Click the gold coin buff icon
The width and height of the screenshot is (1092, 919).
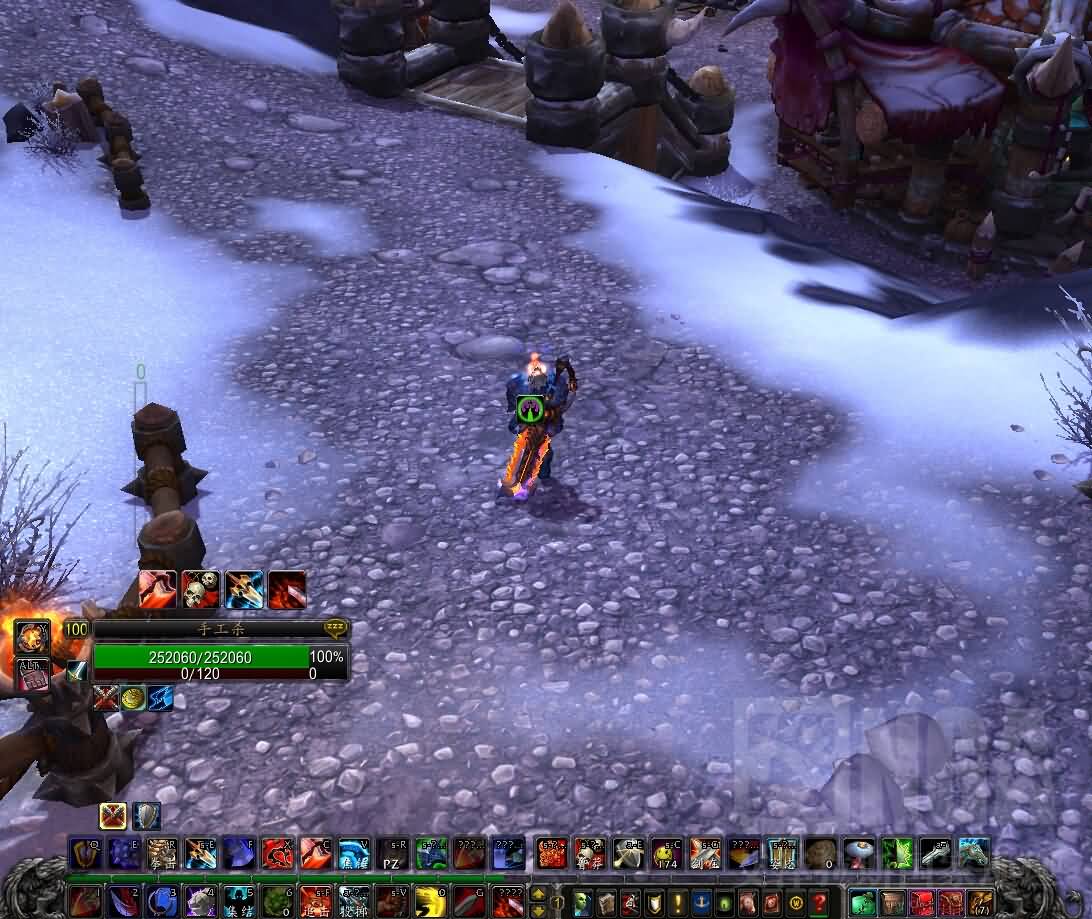tap(133, 698)
